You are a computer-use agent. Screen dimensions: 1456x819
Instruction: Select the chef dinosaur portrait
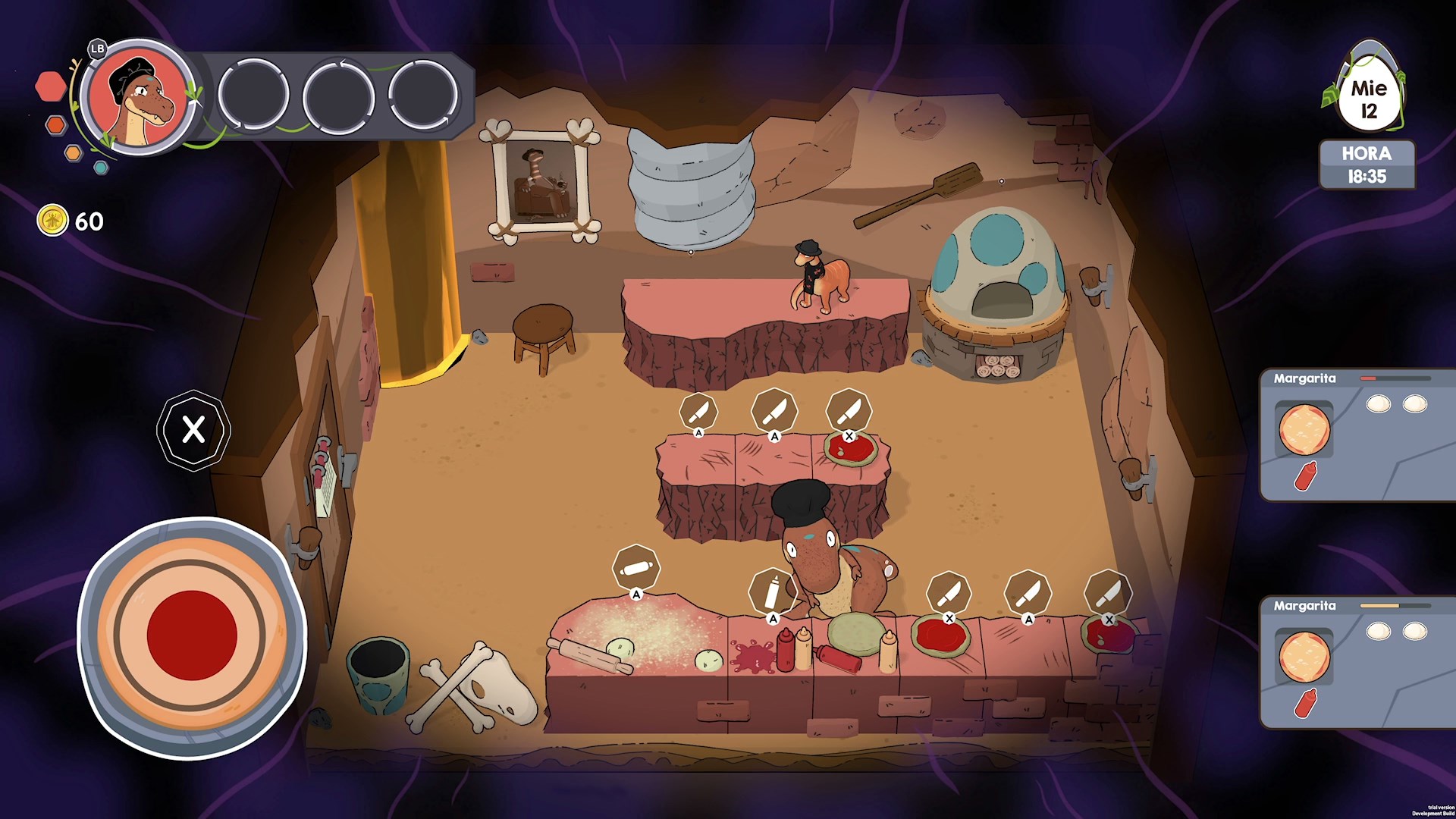[138, 97]
